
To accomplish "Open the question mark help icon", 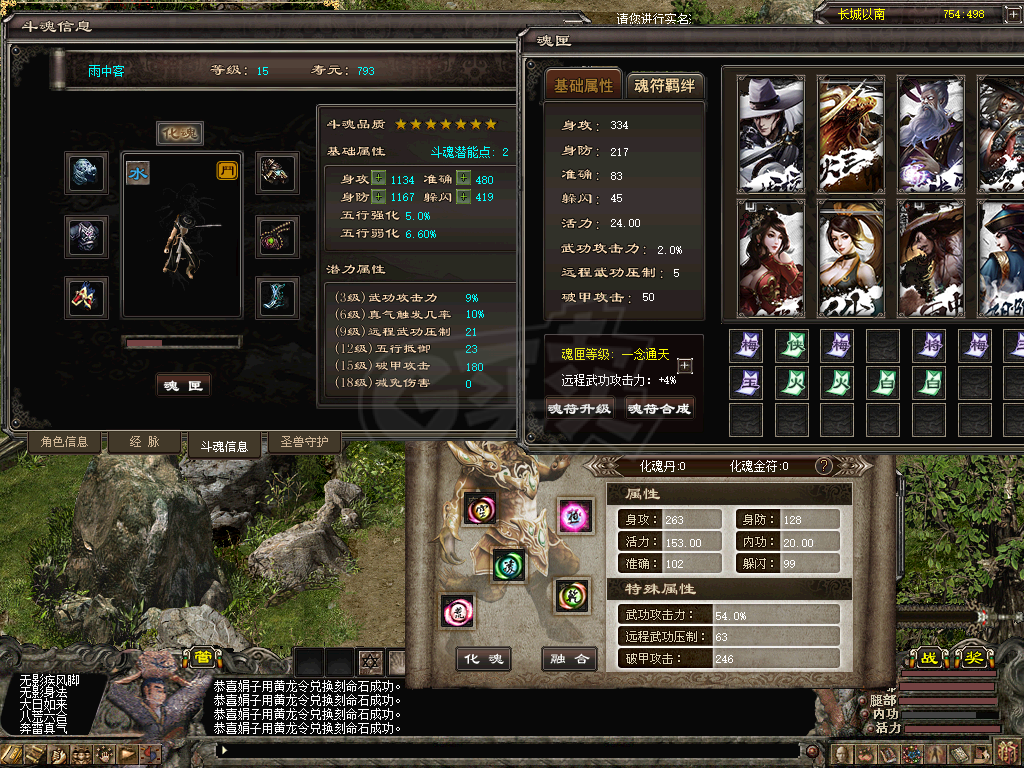I will (x=824, y=466).
